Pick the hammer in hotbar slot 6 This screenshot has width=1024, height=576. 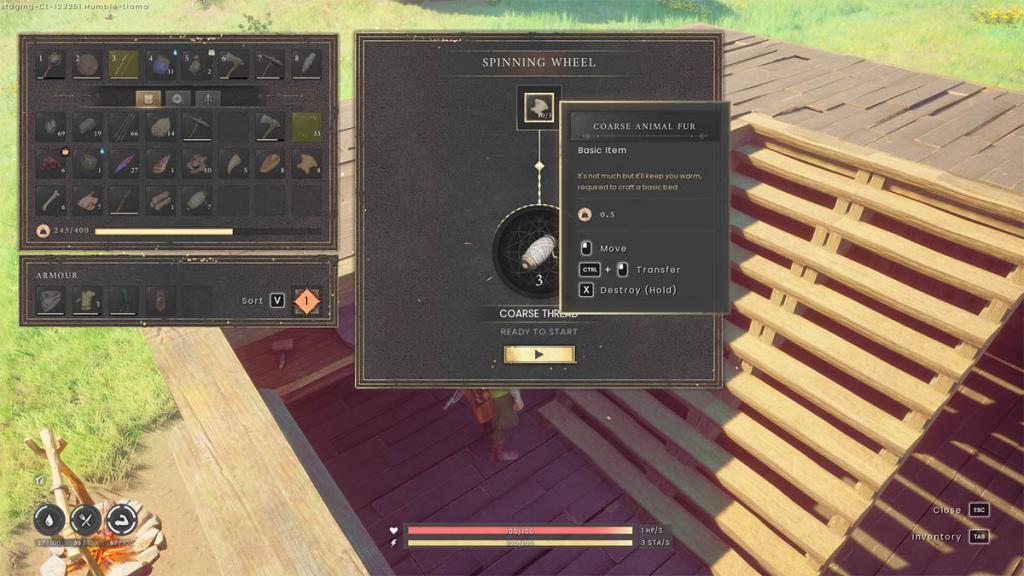[233, 65]
